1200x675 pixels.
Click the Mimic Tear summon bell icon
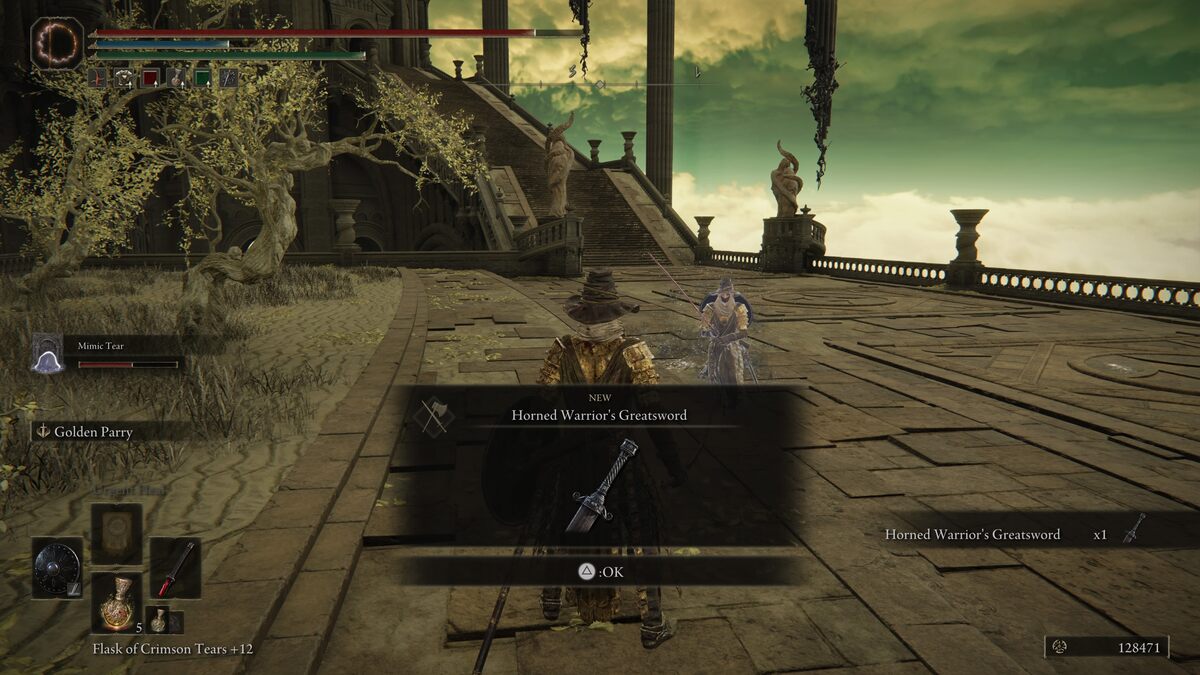(47, 354)
